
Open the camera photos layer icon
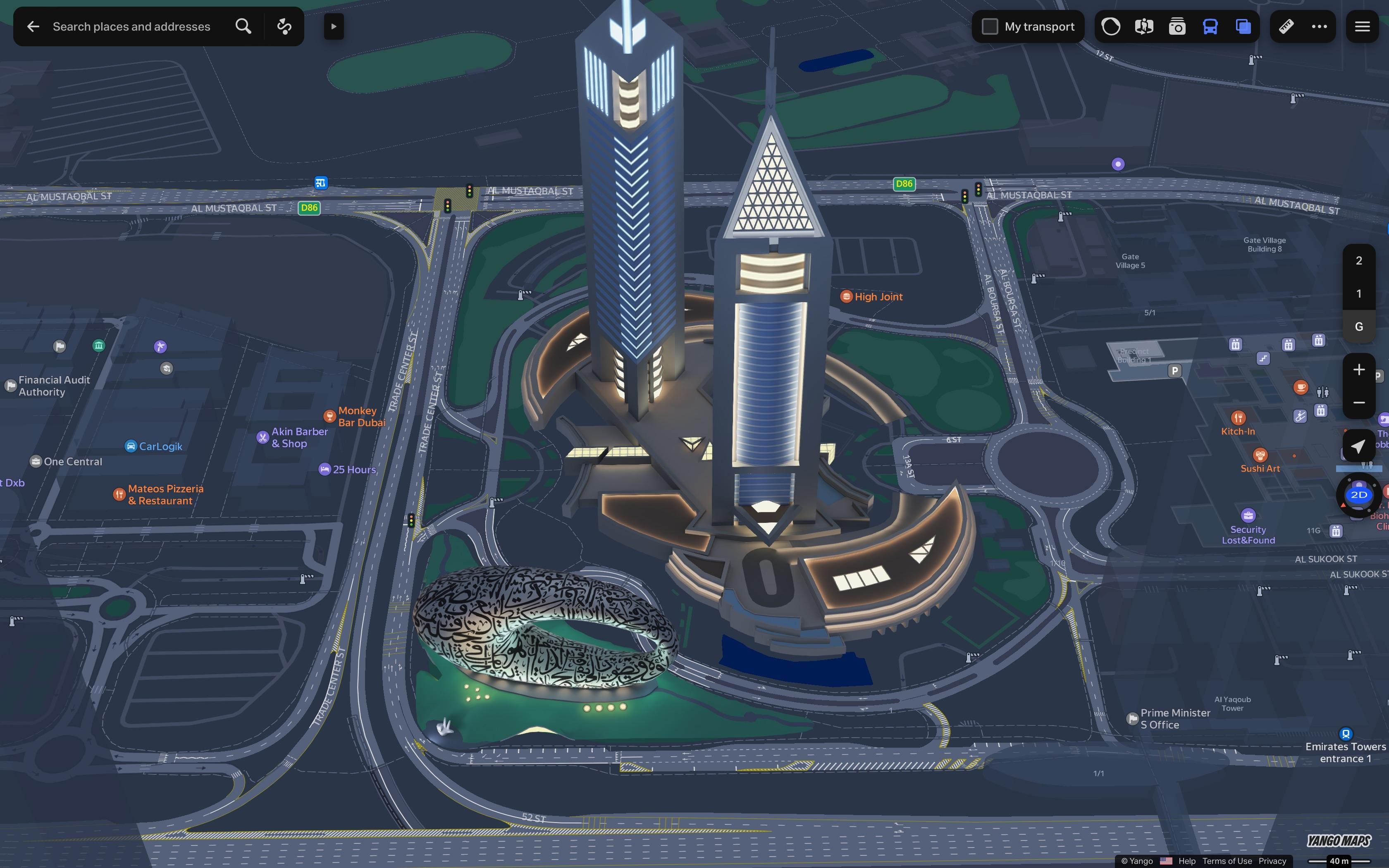coord(1177,26)
